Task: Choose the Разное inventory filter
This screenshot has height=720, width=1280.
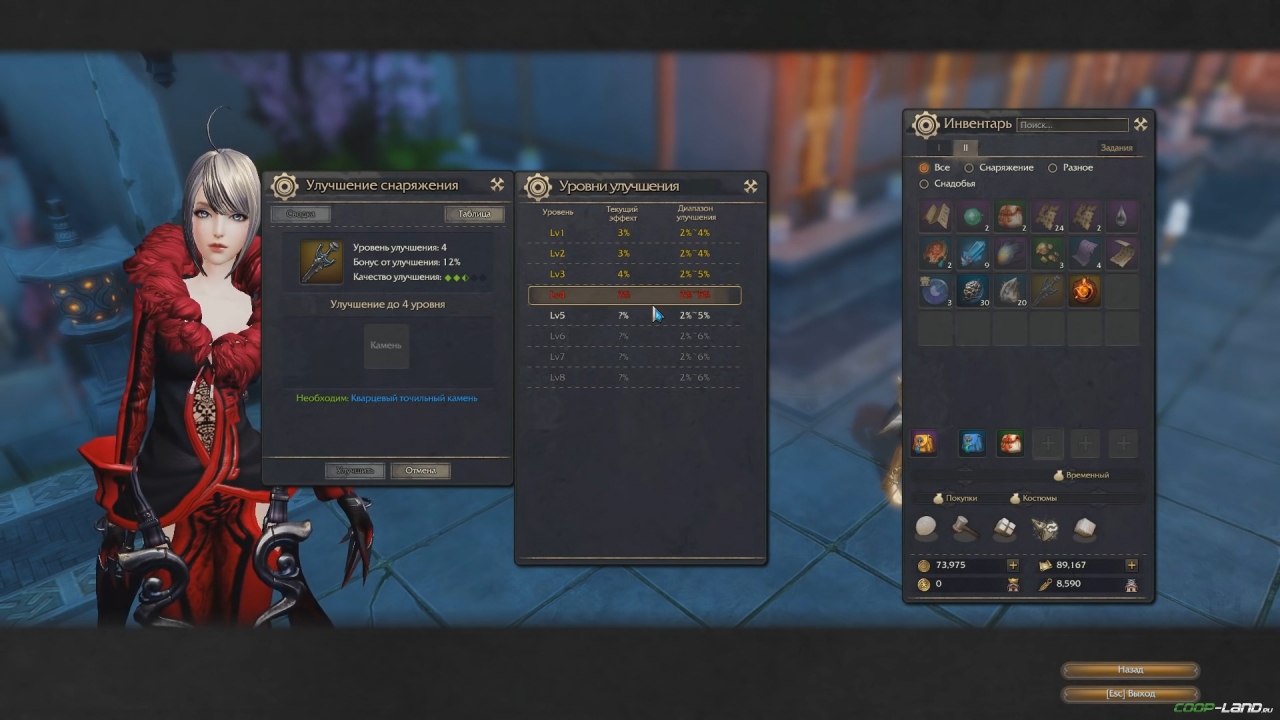Action: 1053,168
